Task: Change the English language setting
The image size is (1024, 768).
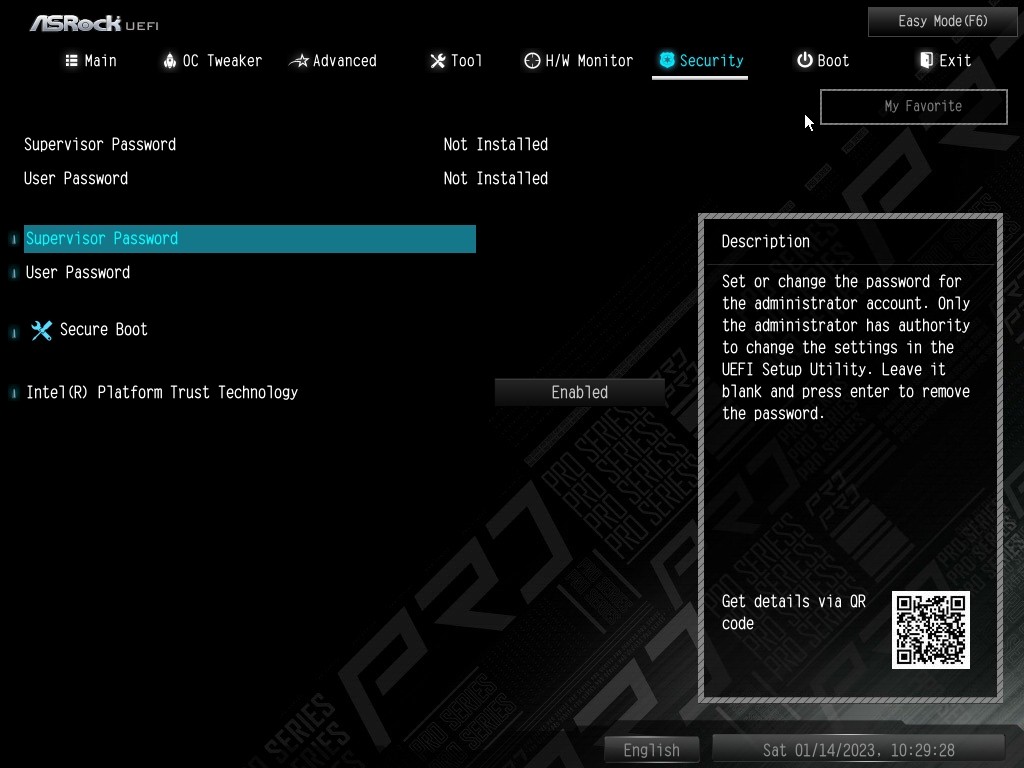Action: pos(651,750)
